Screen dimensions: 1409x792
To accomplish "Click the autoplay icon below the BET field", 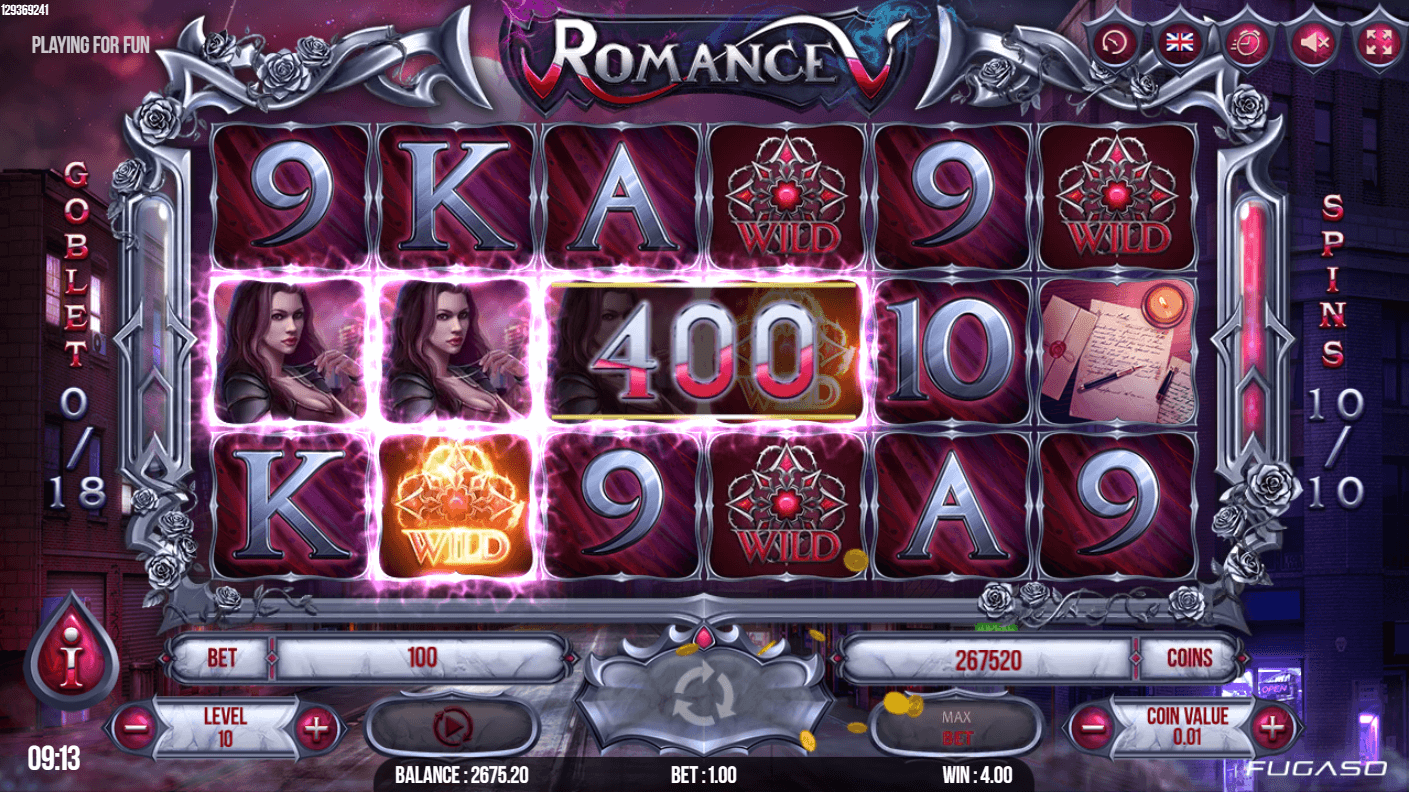I will 453,726.
